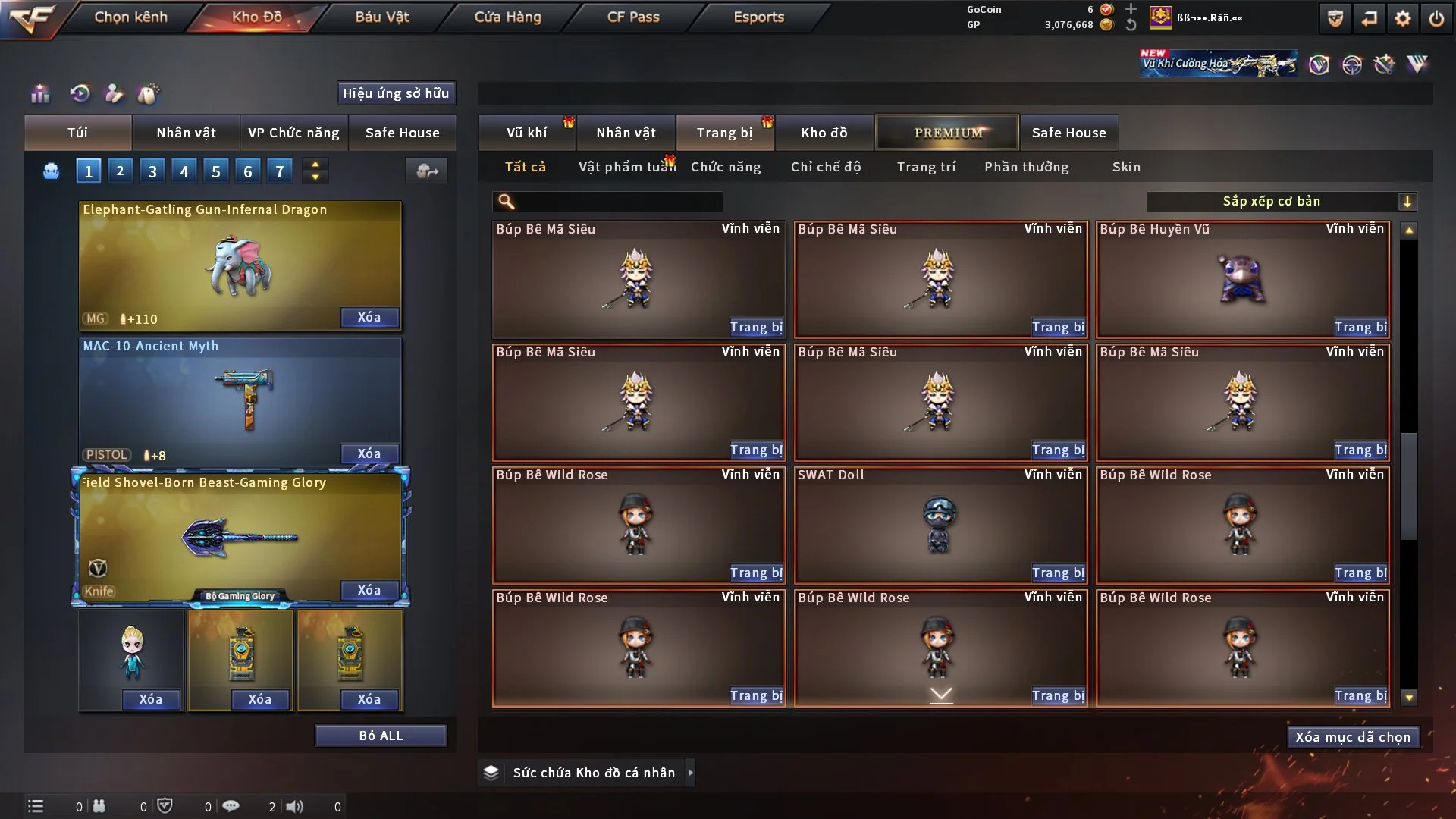Switch to the Vũ khí tab
1456x819 pixels.
pos(526,133)
